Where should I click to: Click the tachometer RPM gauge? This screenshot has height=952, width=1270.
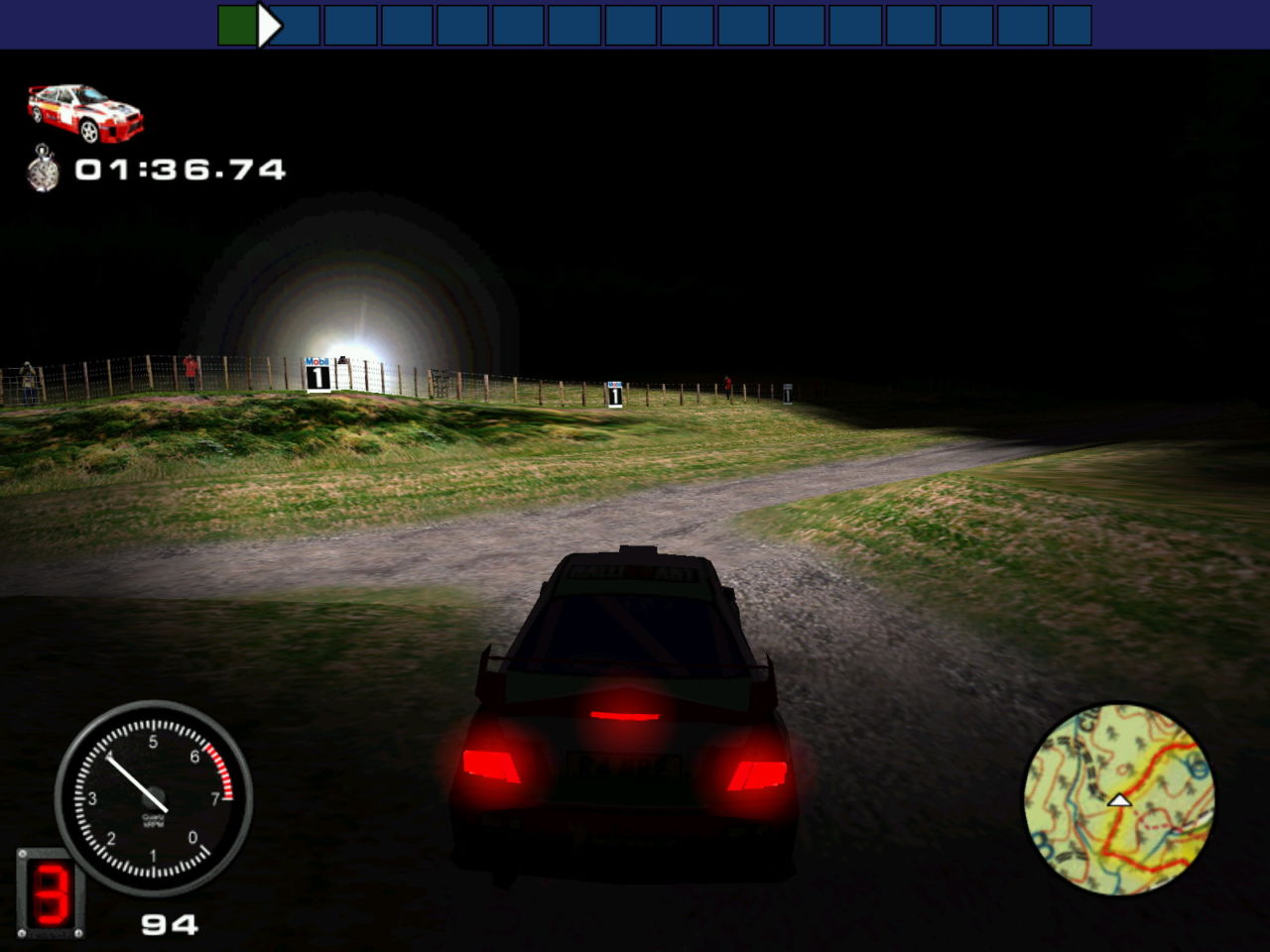pos(154,797)
